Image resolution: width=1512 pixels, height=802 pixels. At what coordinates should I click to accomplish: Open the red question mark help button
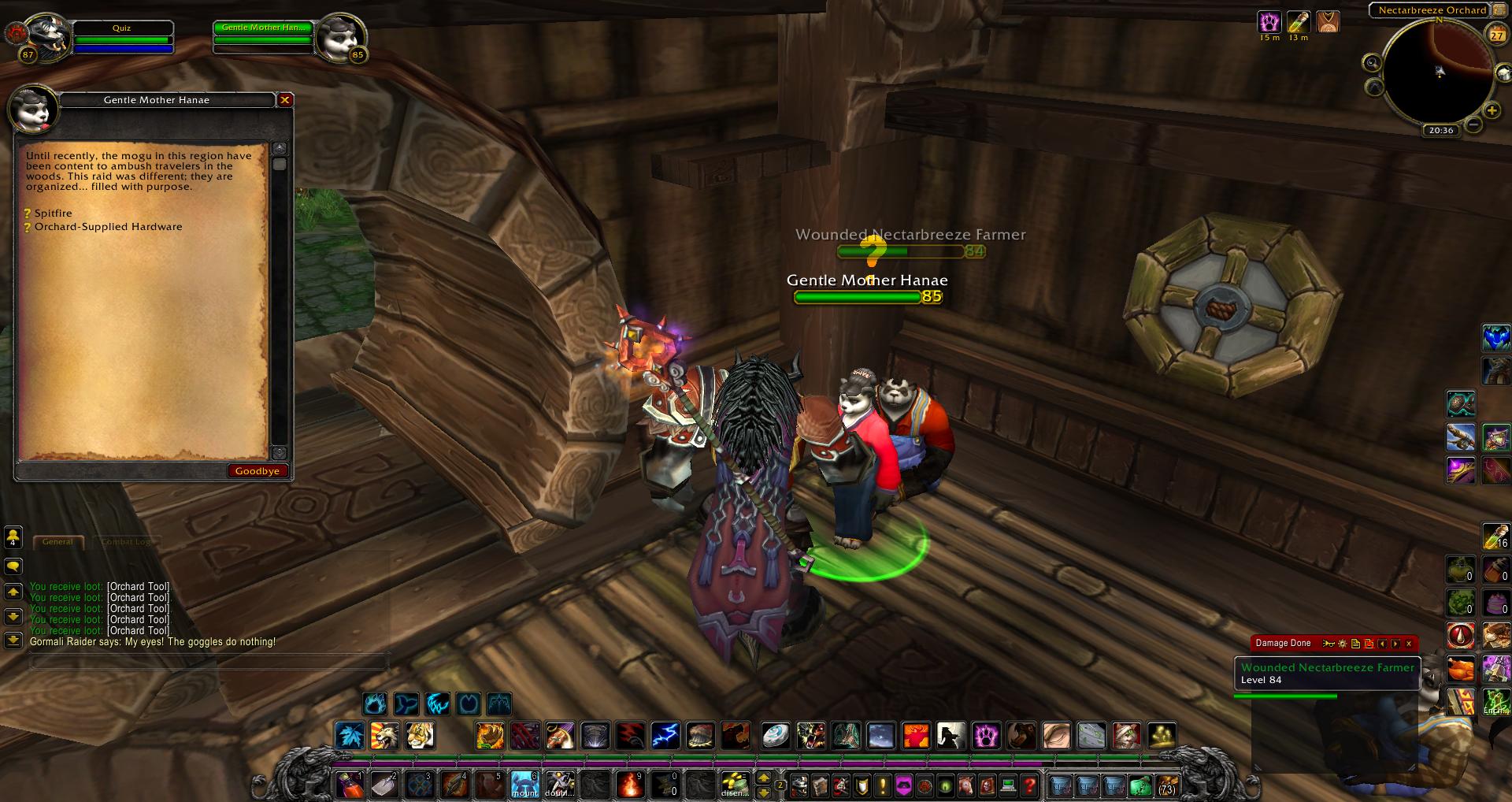(1029, 785)
